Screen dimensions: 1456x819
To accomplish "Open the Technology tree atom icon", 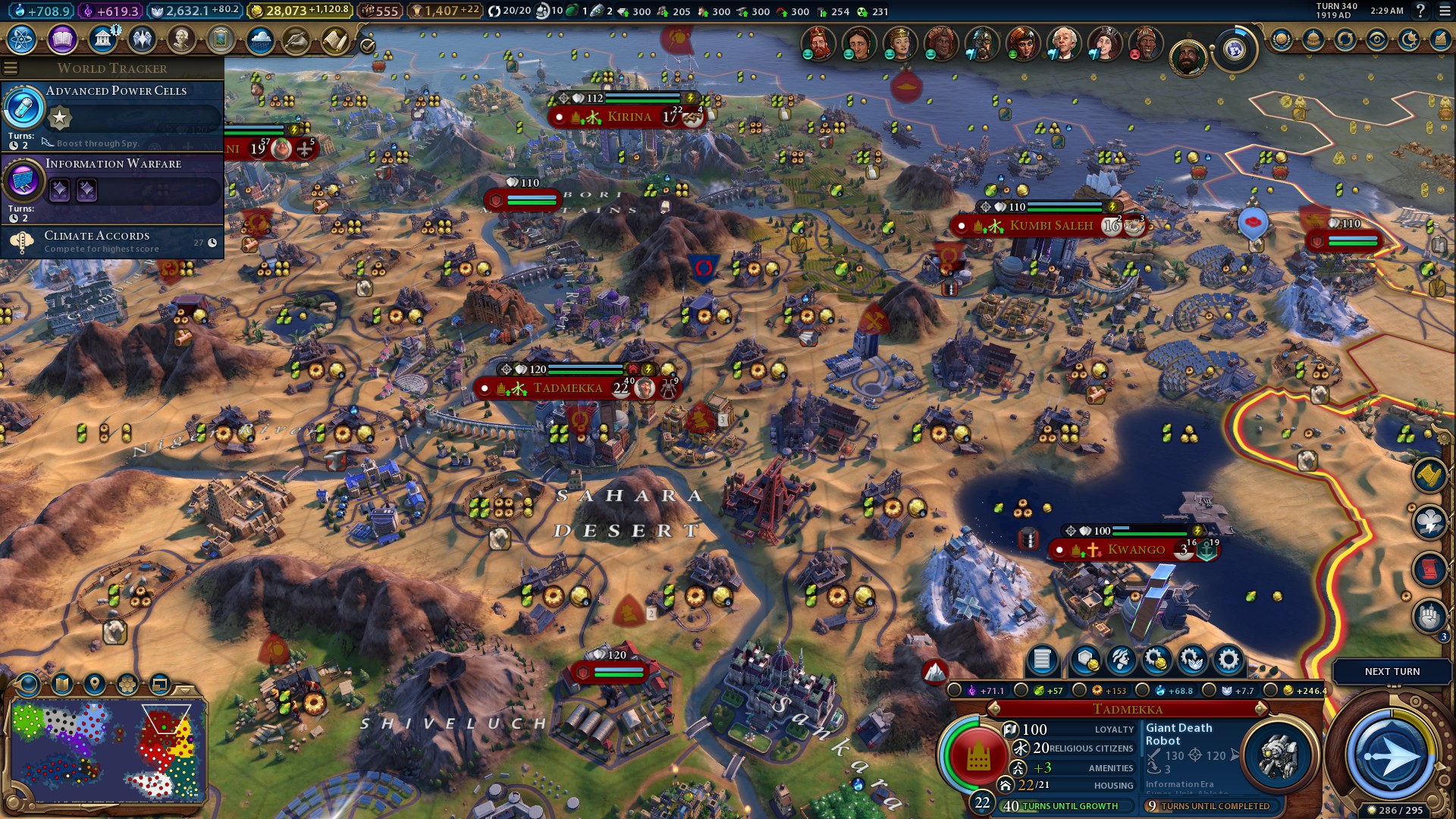I will (22, 39).
